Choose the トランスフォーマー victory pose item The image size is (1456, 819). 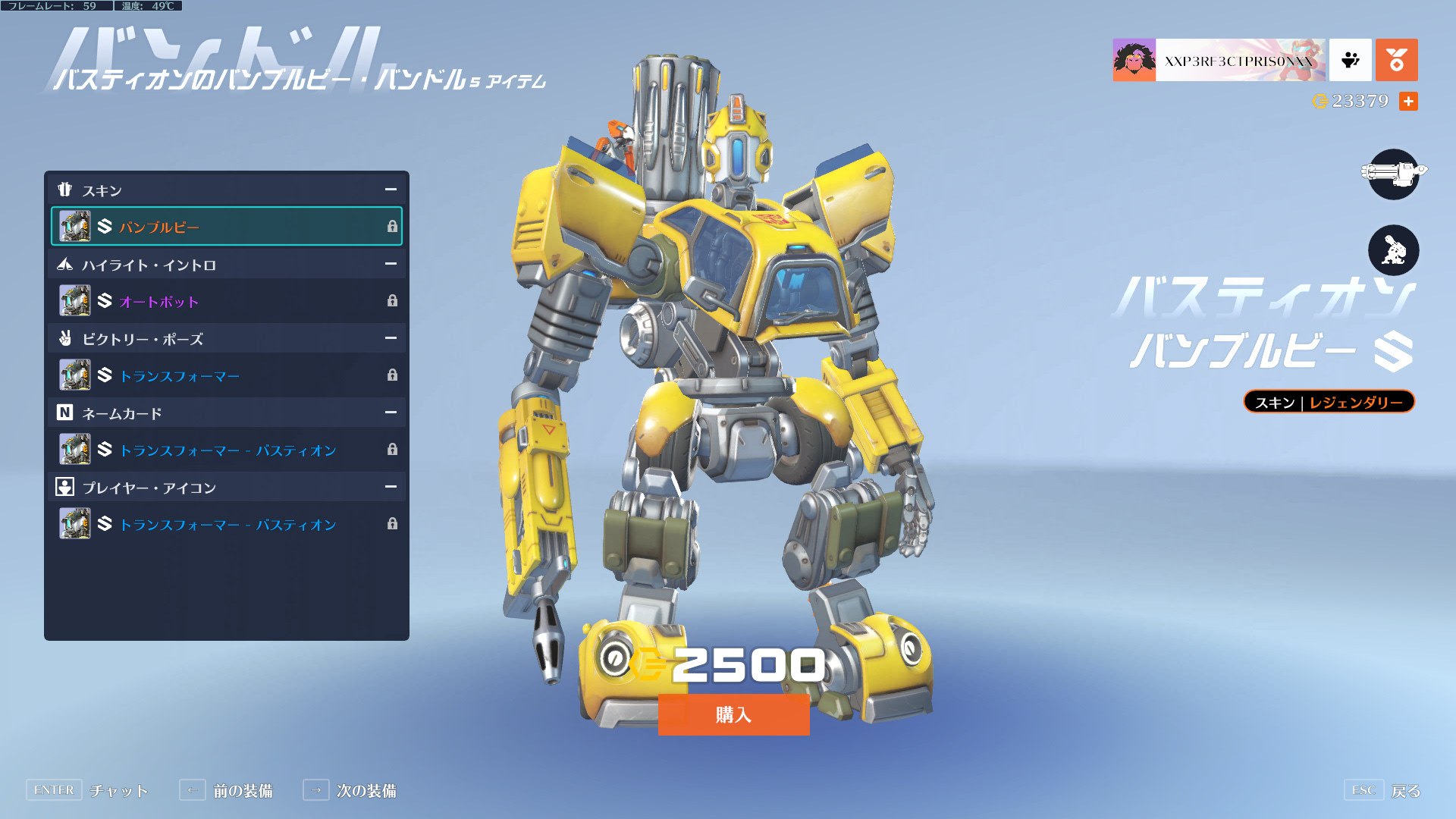coord(226,375)
